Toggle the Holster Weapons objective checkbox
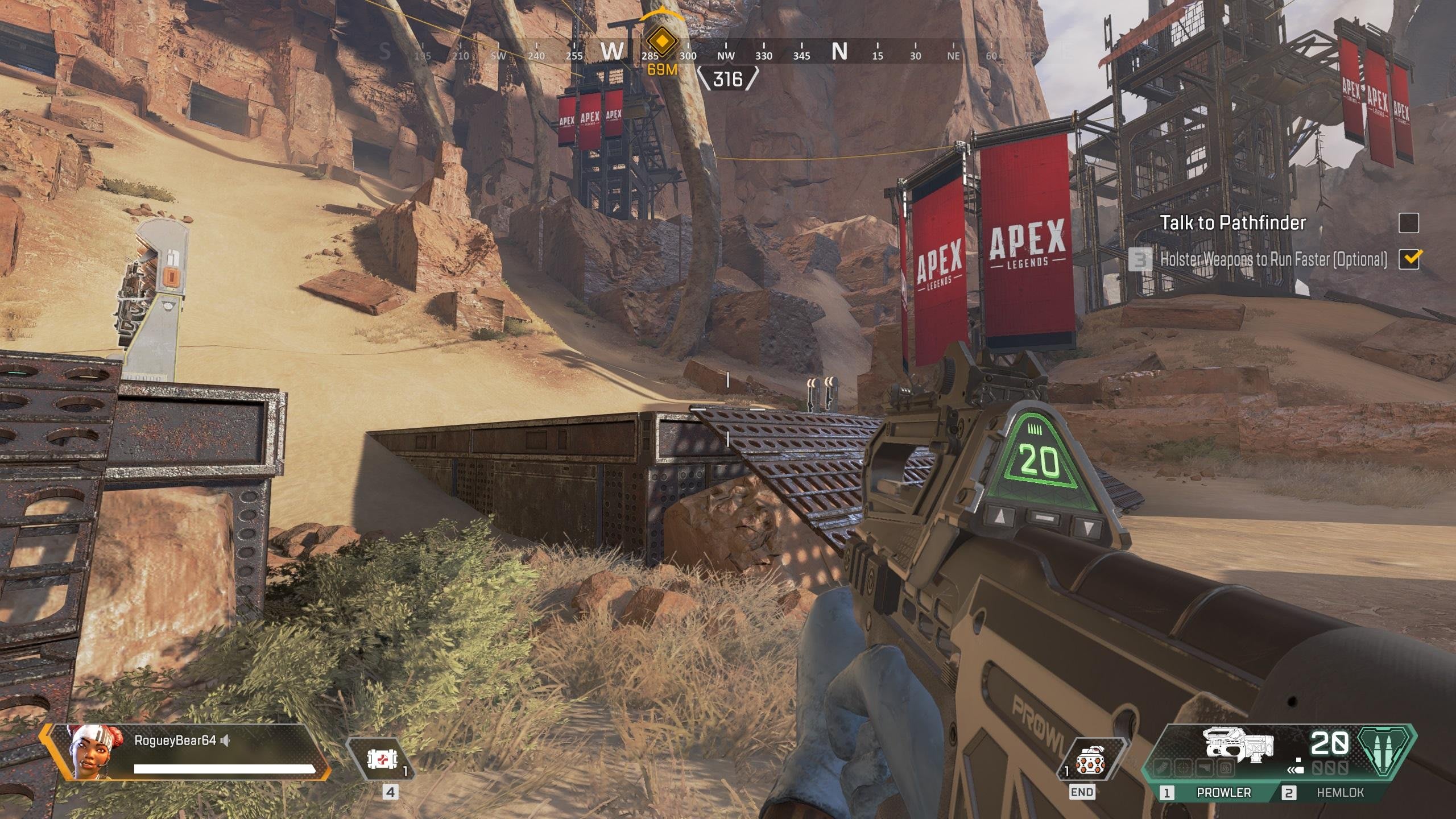The height and width of the screenshot is (819, 1456). point(1408,259)
